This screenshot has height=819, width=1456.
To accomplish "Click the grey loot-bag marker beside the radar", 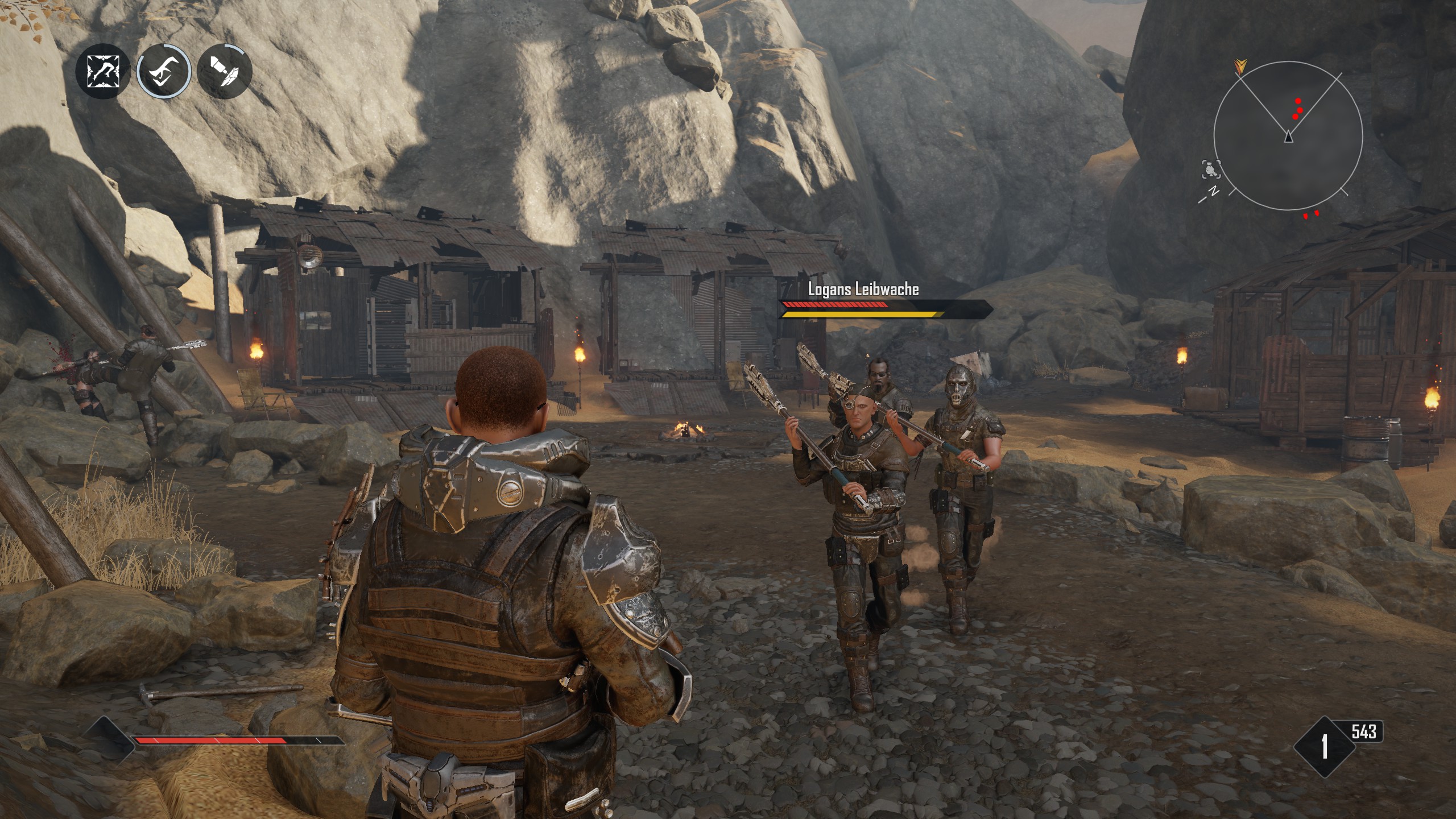I will 1210,169.
